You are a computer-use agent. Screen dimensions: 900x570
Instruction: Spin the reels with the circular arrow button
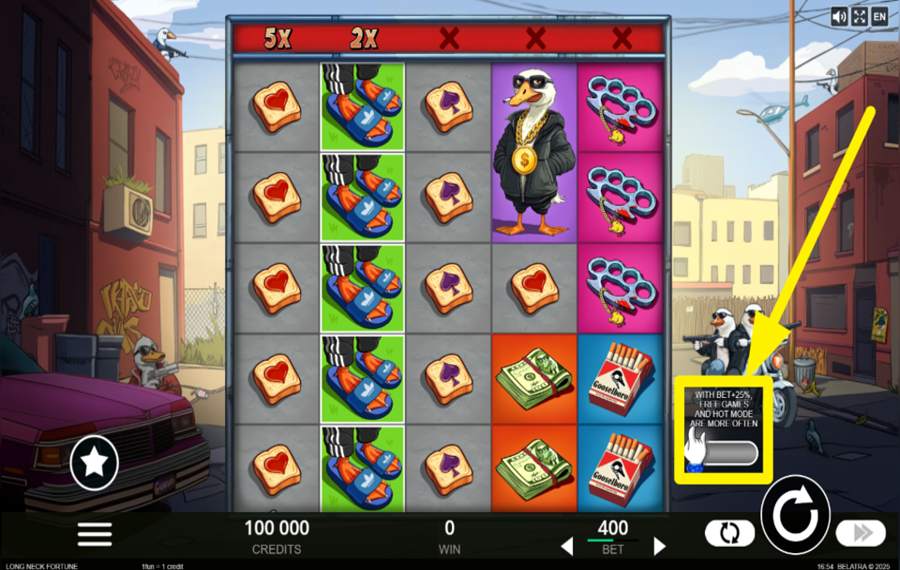pyautogui.click(x=796, y=518)
